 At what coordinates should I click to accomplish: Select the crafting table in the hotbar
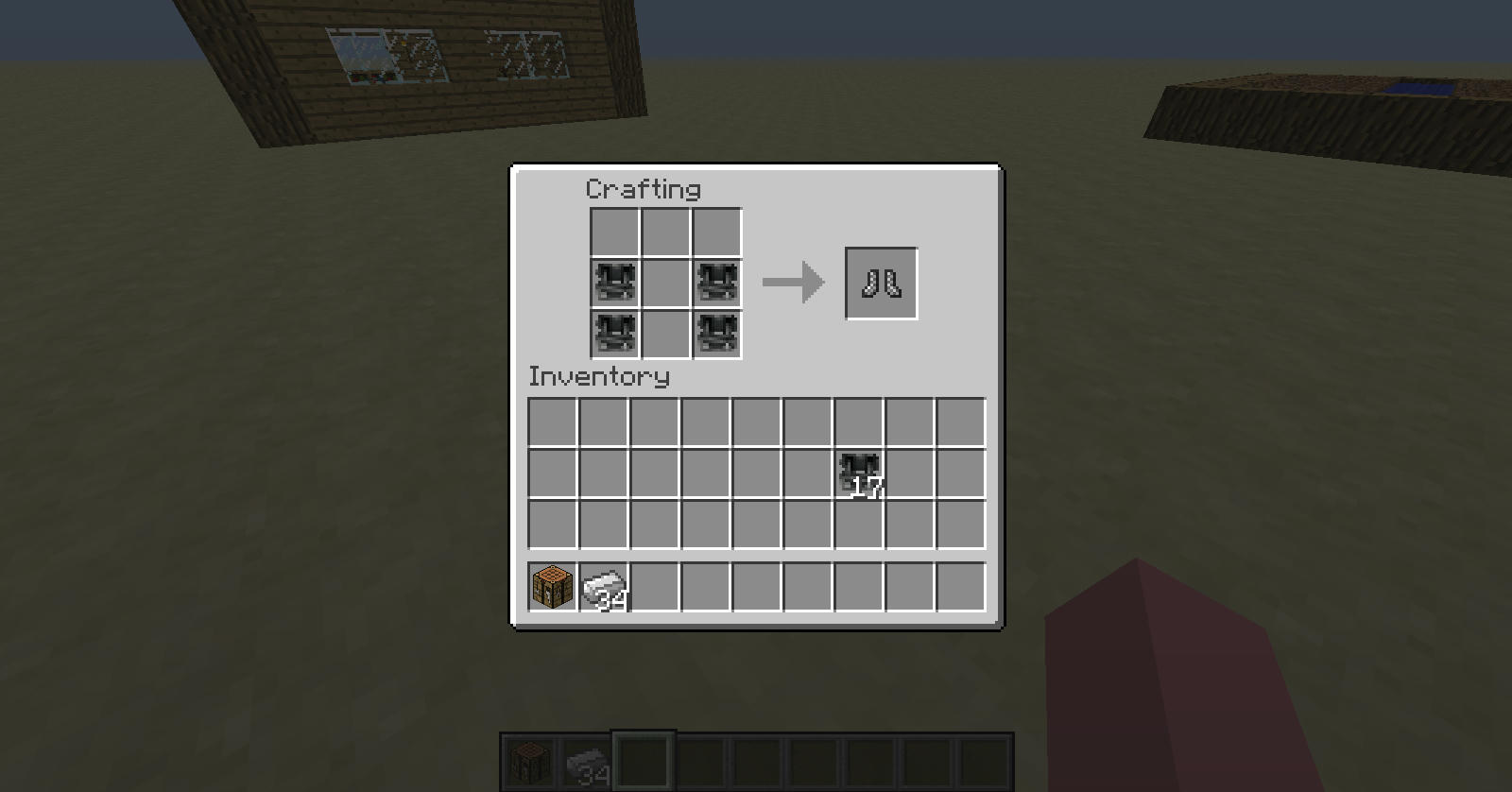[529, 758]
